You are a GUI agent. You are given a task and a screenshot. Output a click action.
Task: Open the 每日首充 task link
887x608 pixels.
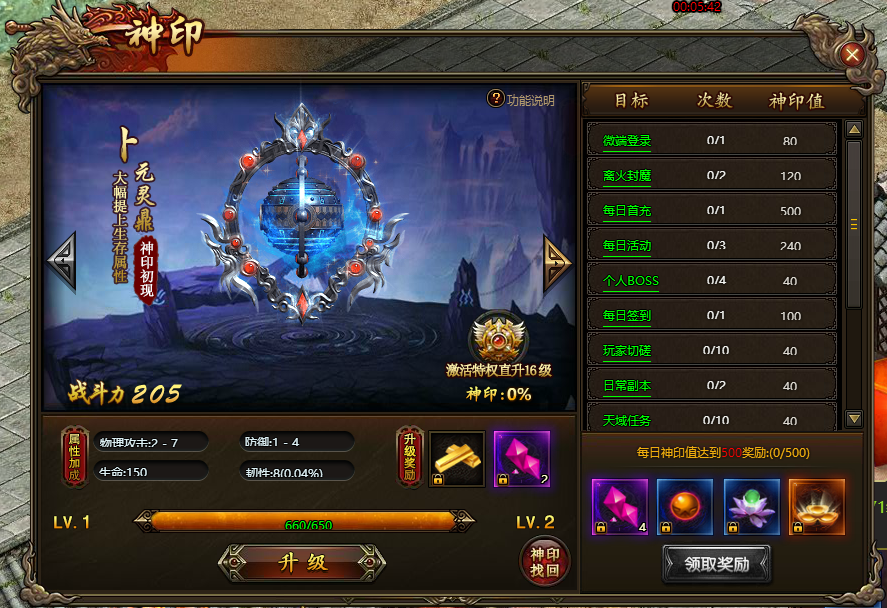(627, 211)
